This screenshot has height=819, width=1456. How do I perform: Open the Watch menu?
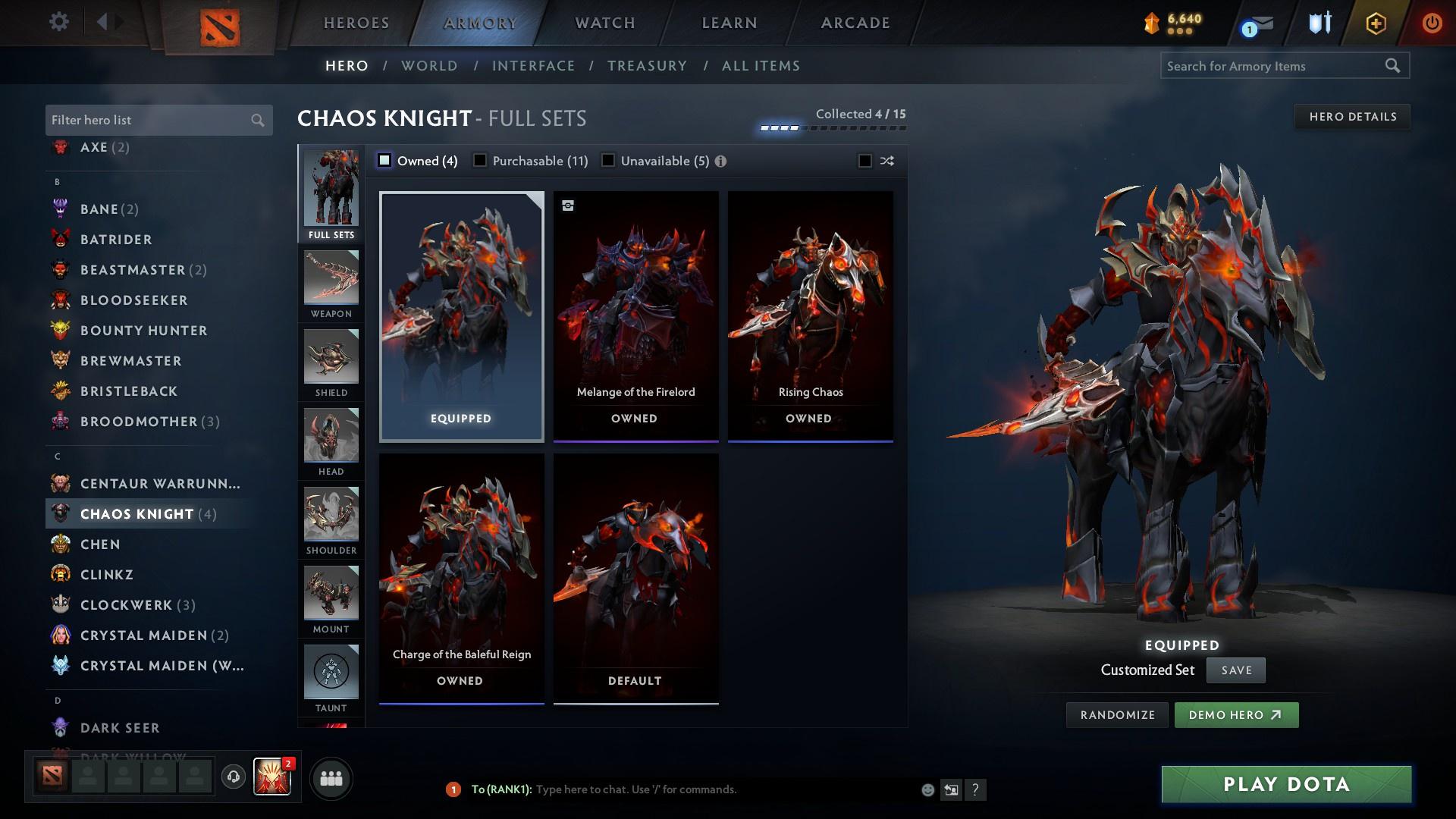point(604,23)
